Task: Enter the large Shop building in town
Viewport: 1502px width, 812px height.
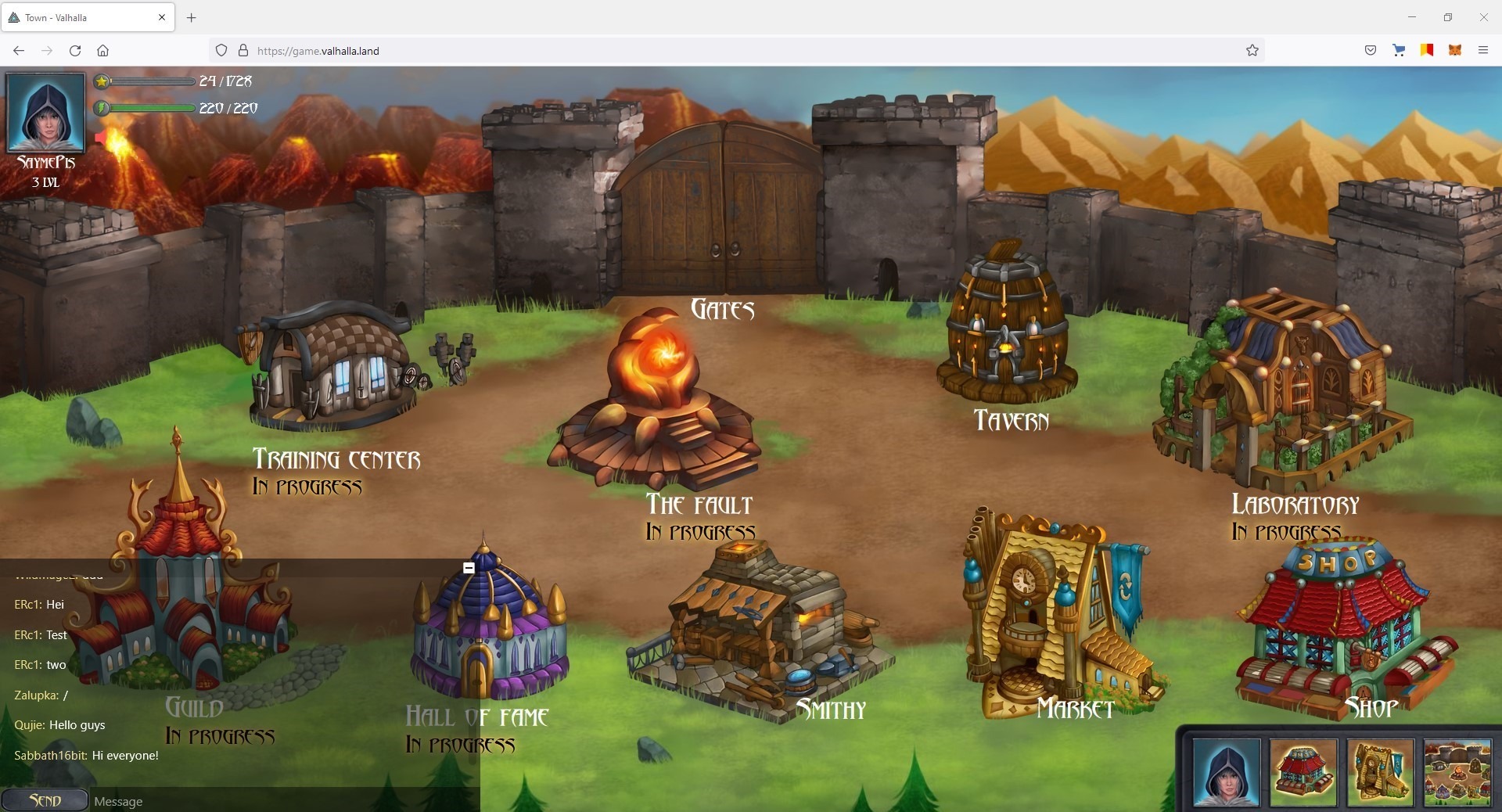Action: coord(1342,626)
